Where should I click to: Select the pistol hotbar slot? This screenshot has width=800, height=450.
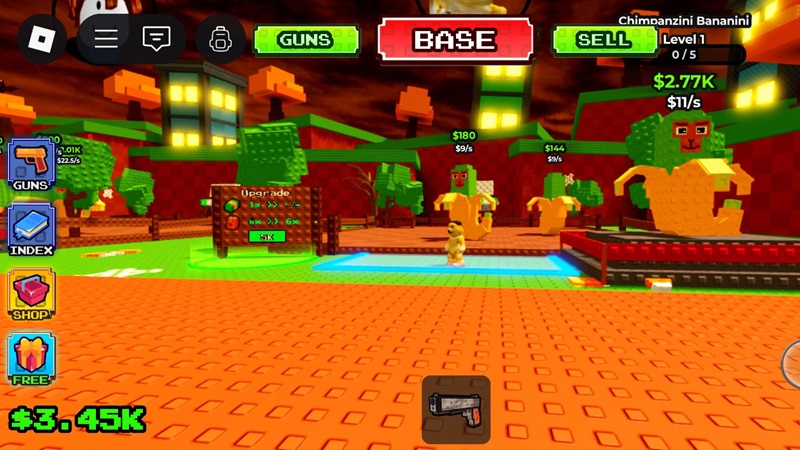455,409
